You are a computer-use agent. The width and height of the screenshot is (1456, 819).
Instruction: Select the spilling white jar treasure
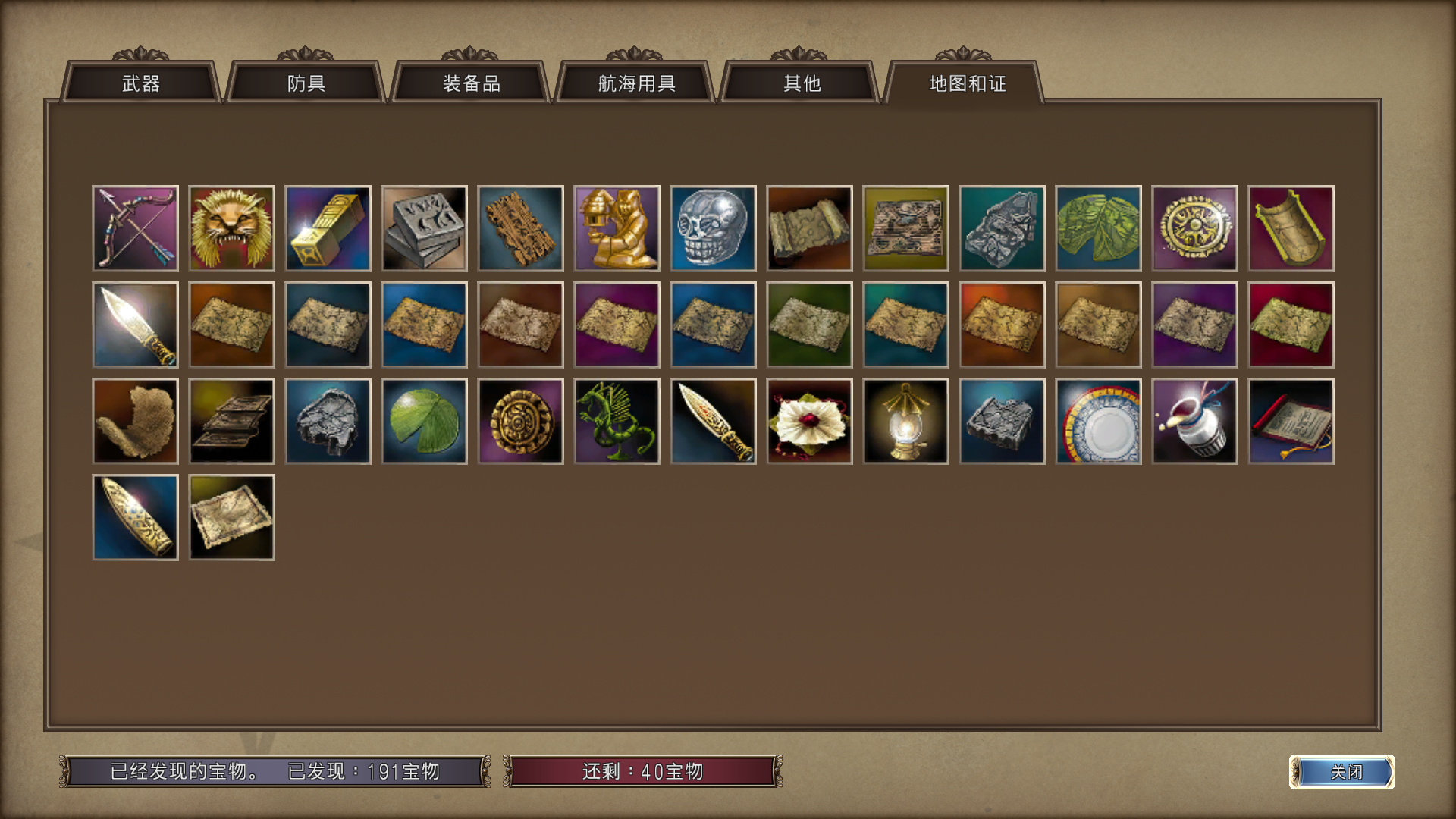(1195, 421)
